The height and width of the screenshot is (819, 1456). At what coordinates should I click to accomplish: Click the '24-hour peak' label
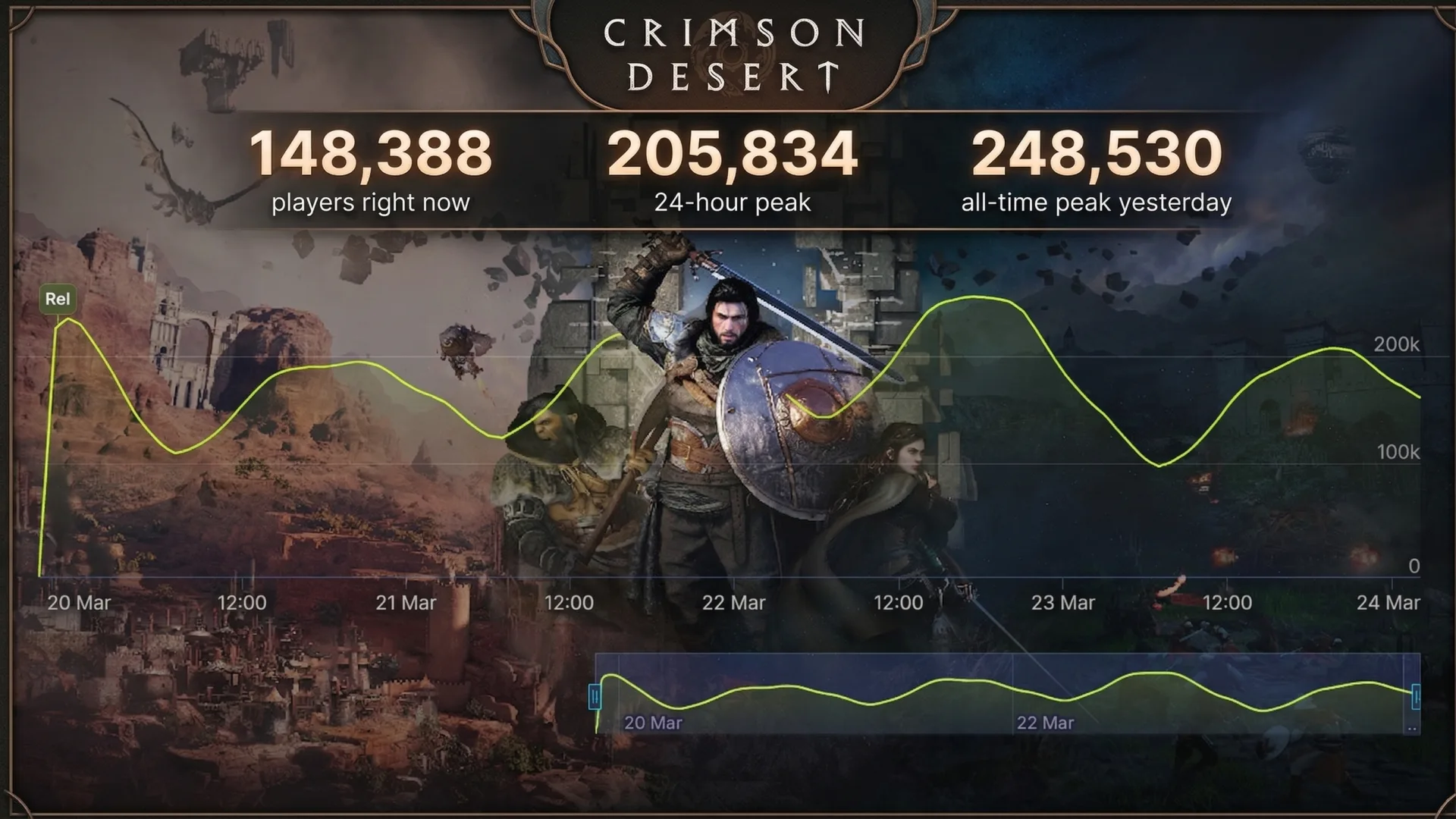[x=732, y=202]
